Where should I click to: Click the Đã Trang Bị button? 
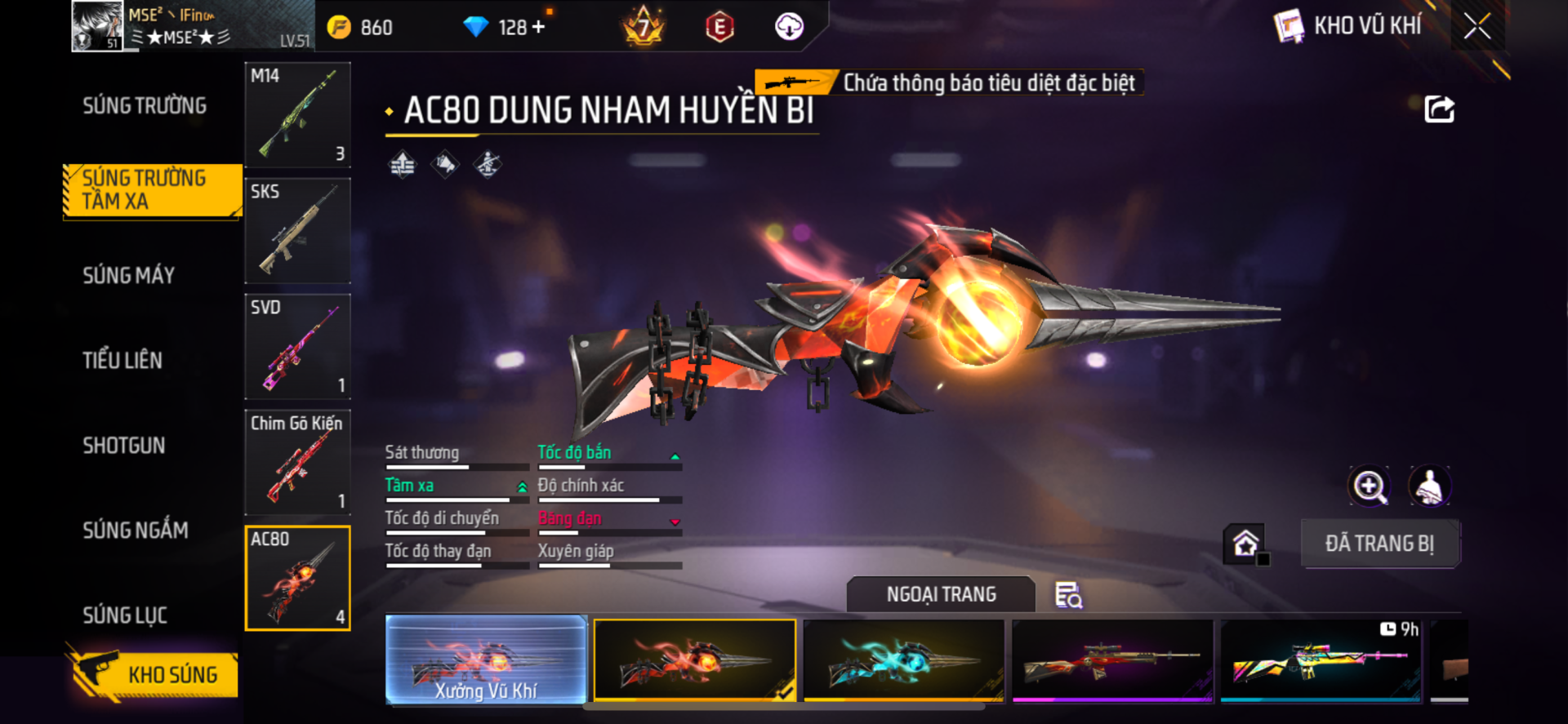(x=1379, y=544)
